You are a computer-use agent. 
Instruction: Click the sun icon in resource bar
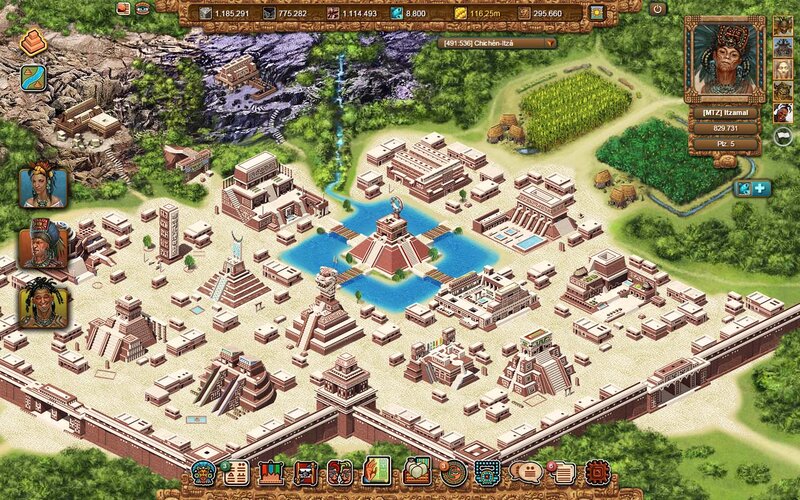597,13
